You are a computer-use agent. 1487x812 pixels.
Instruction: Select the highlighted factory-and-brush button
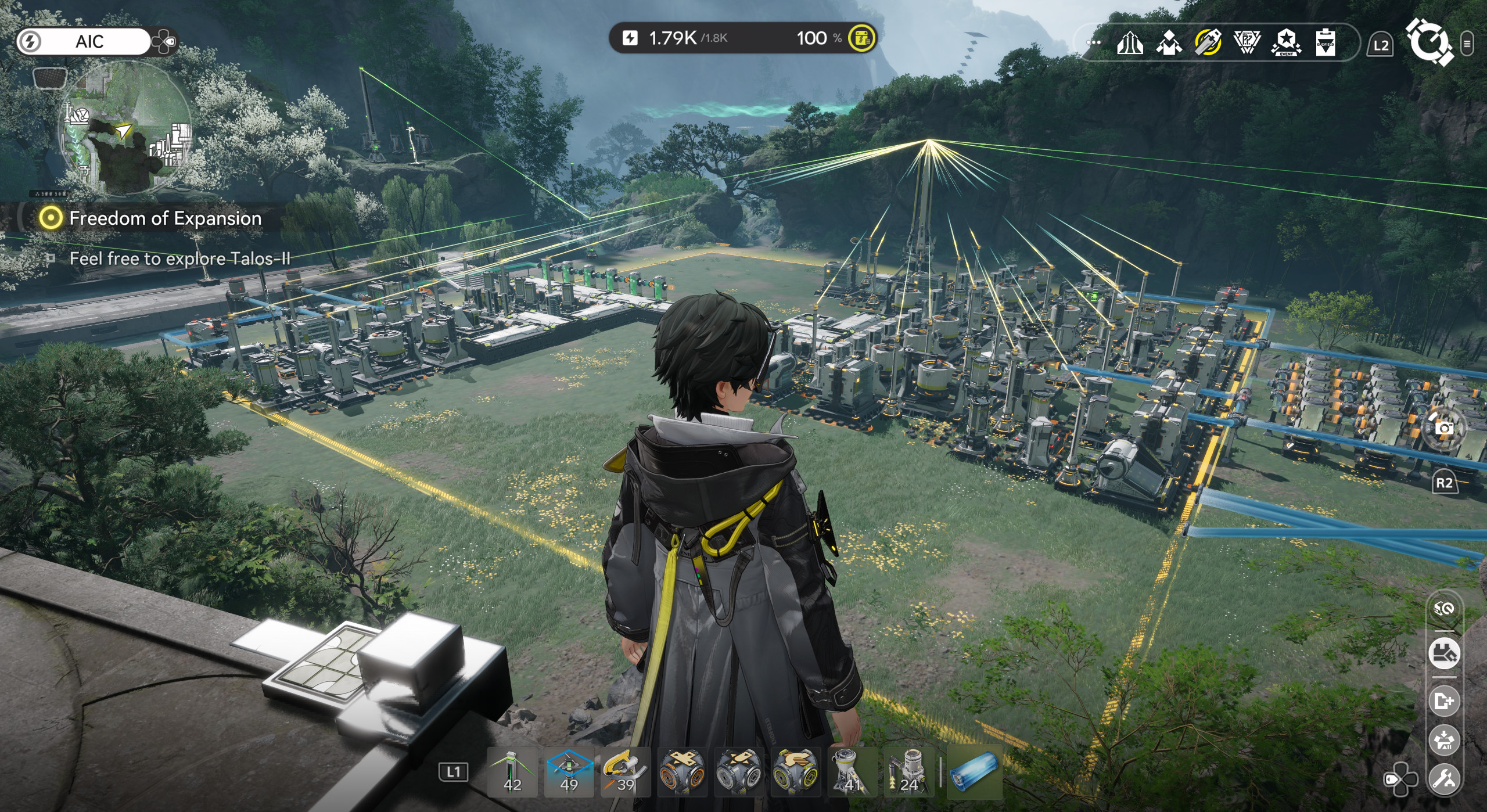1444,653
